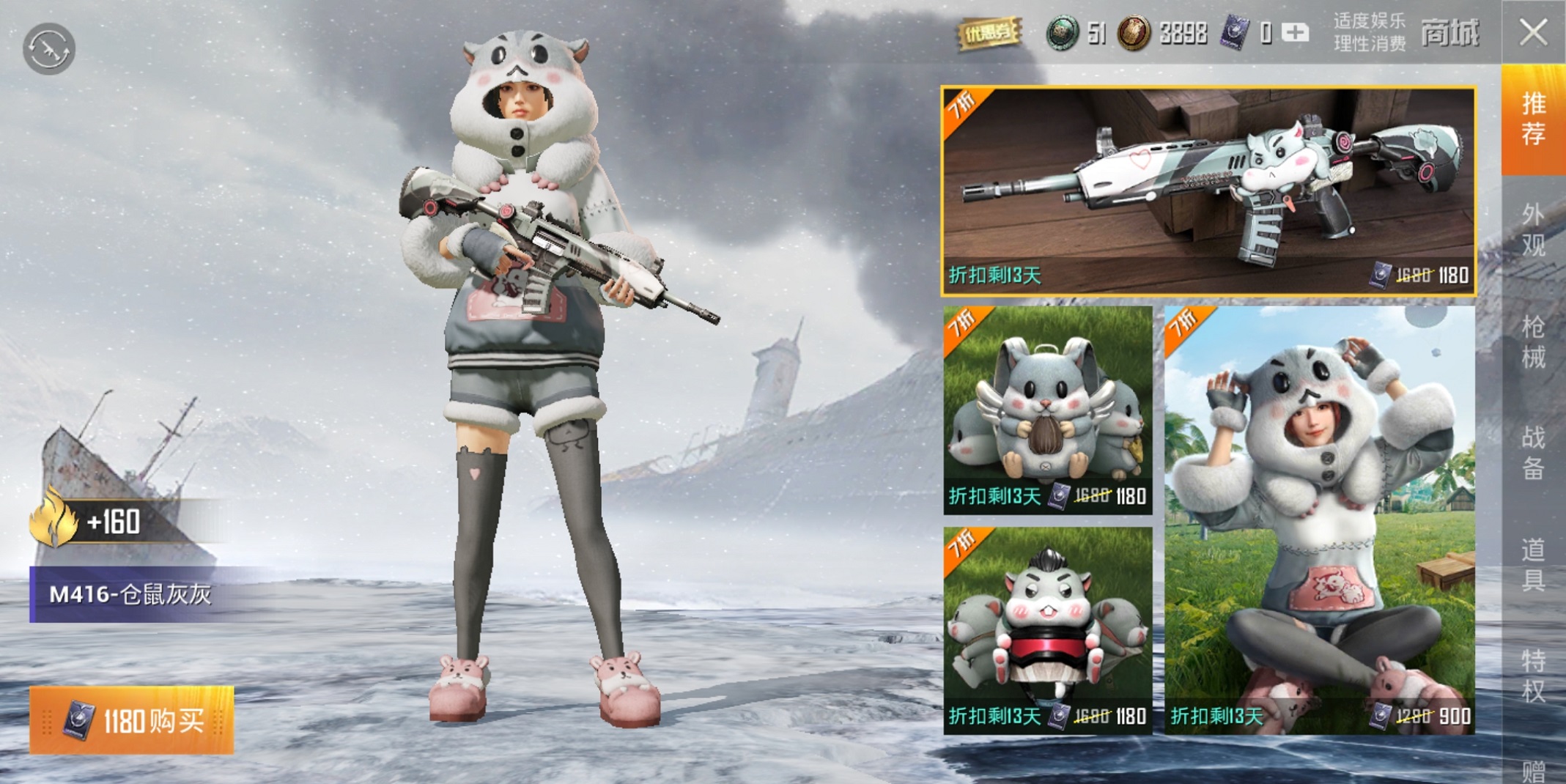The image size is (1566, 784).
Task: Show the 战备 category tab
Action: pos(1533,452)
